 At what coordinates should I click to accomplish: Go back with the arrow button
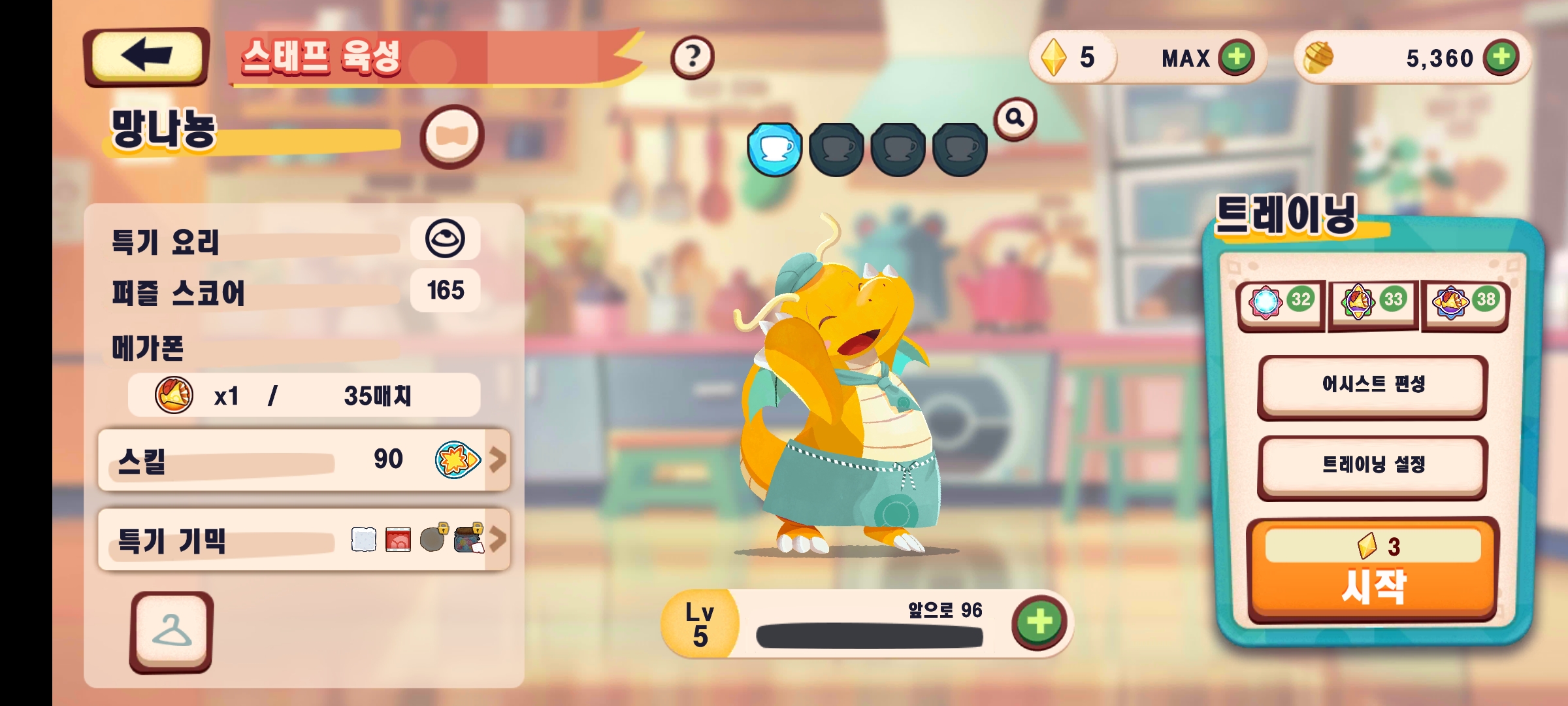pyautogui.click(x=146, y=56)
